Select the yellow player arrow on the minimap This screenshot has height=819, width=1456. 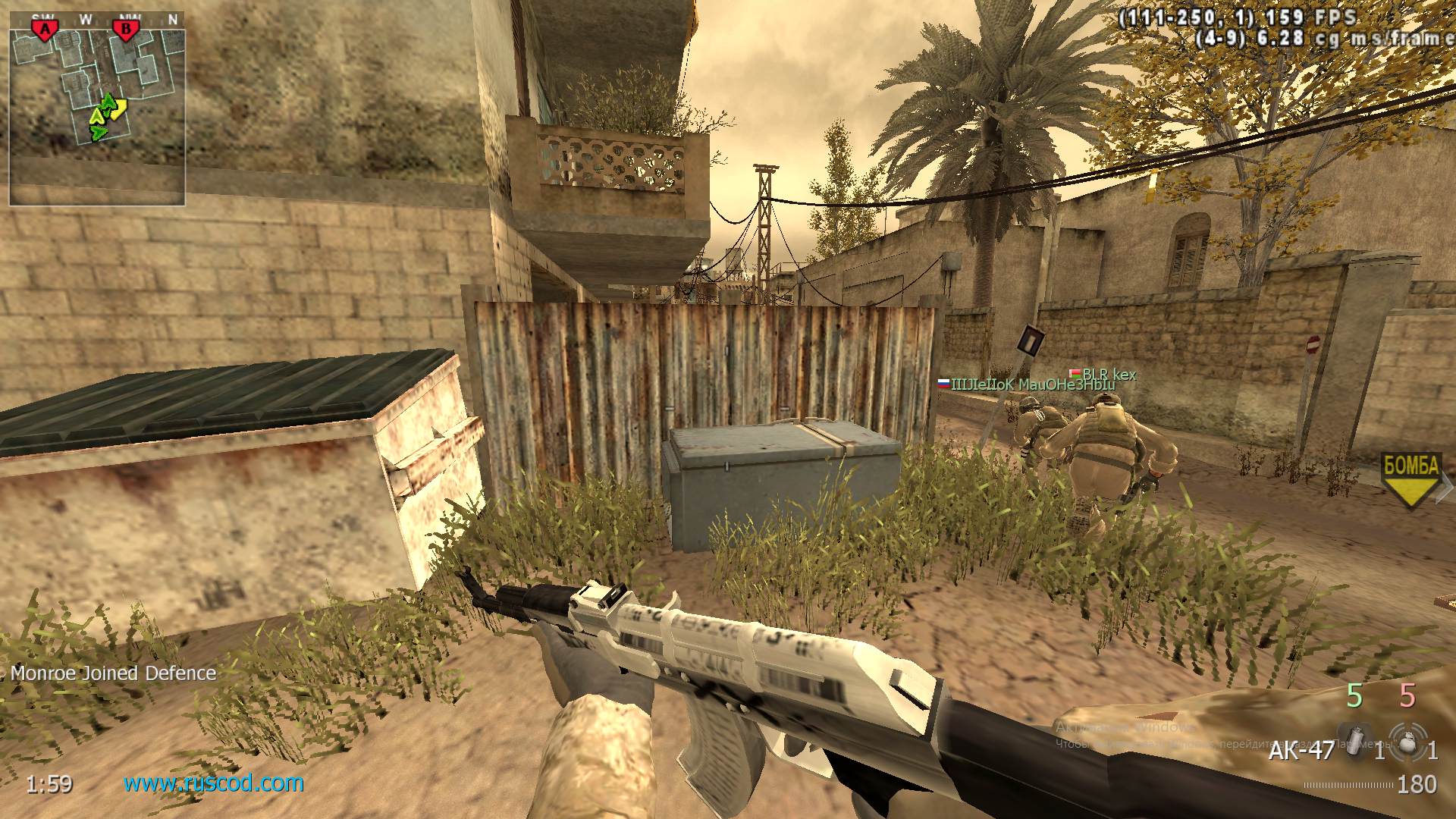coord(118,110)
